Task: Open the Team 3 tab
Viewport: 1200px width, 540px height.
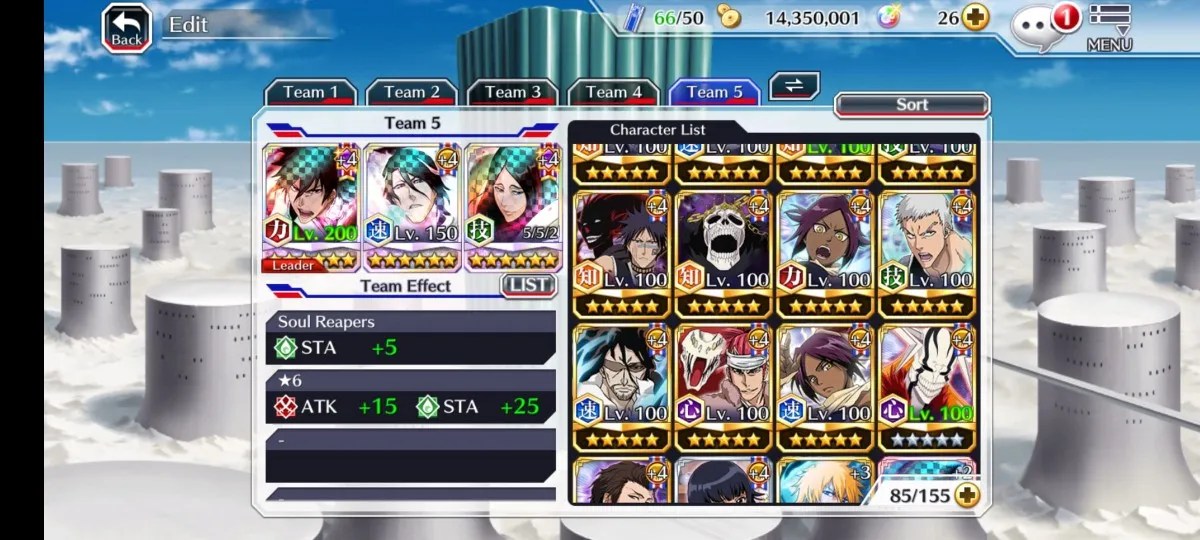Action: click(512, 92)
